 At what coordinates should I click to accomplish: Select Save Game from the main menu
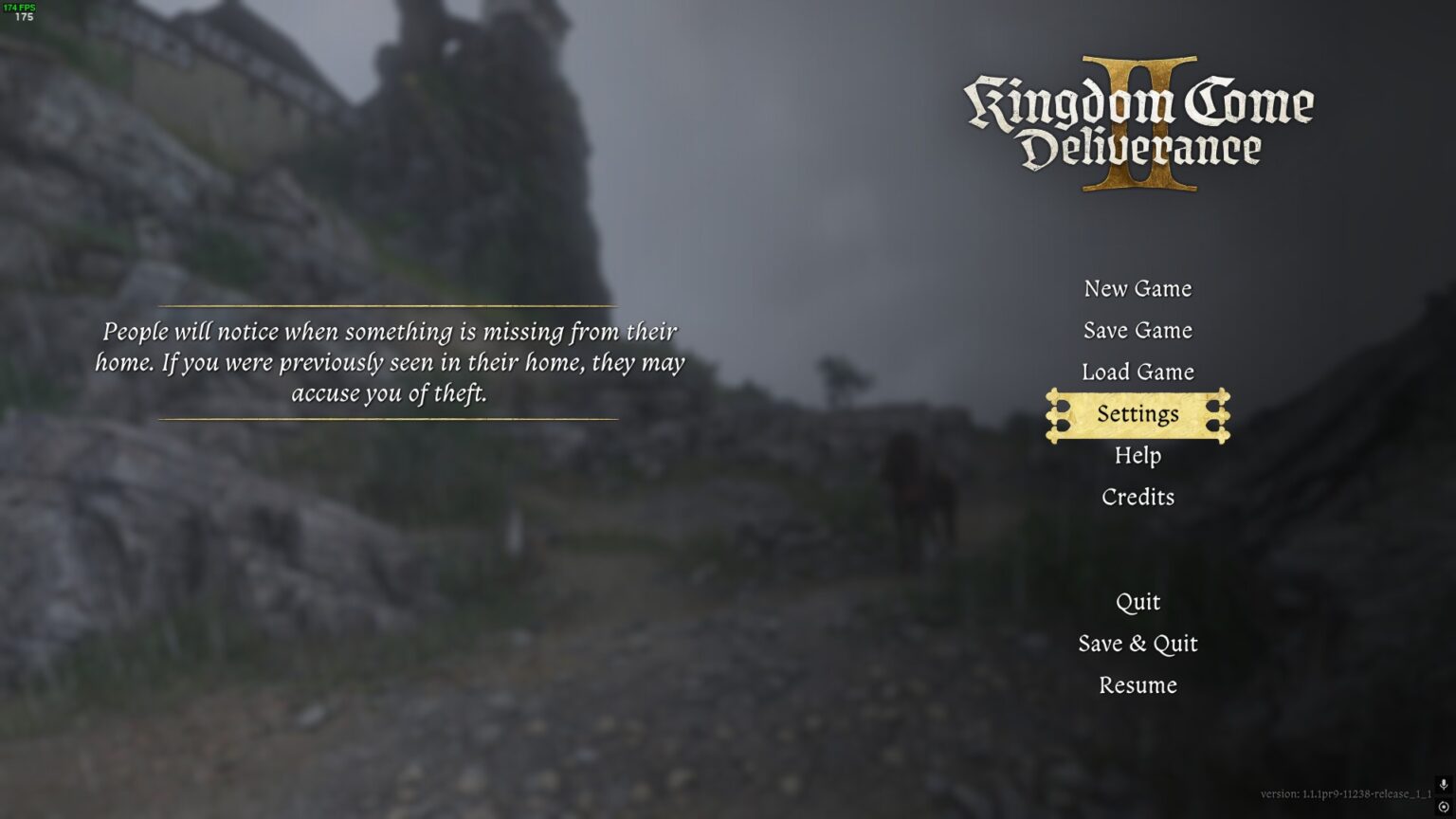tap(1138, 331)
